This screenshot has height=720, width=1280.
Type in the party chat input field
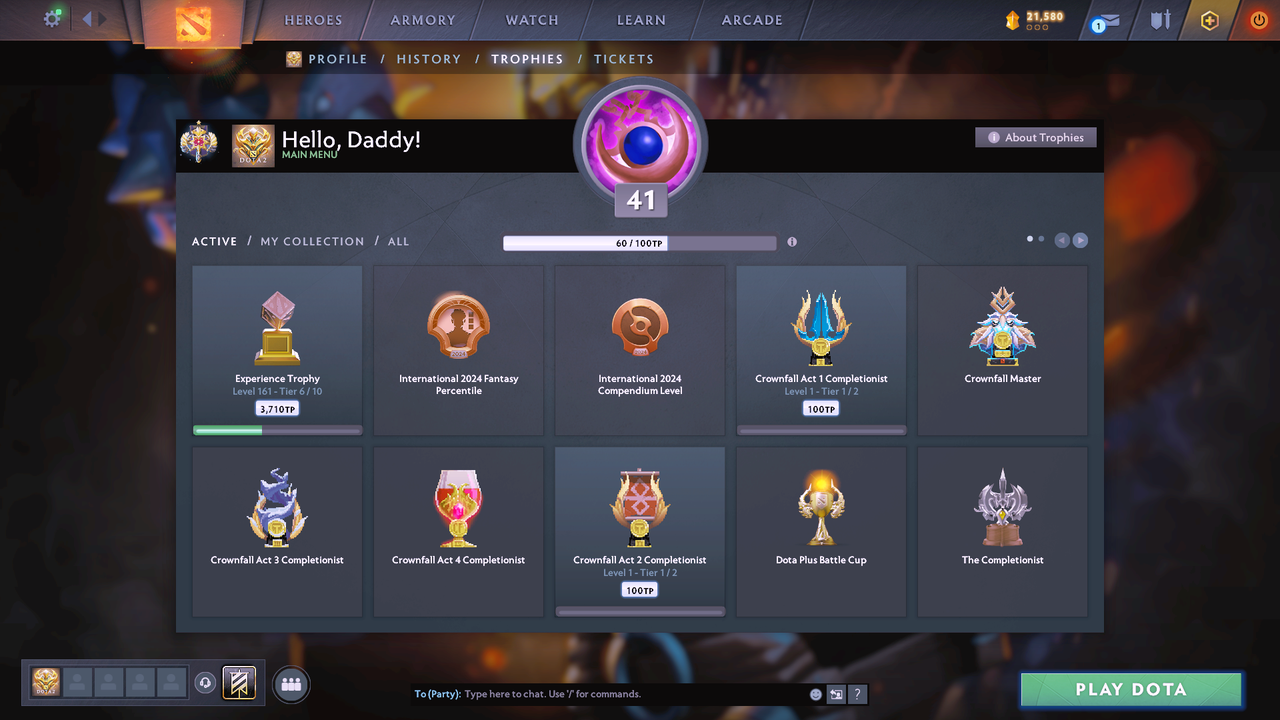(x=620, y=693)
